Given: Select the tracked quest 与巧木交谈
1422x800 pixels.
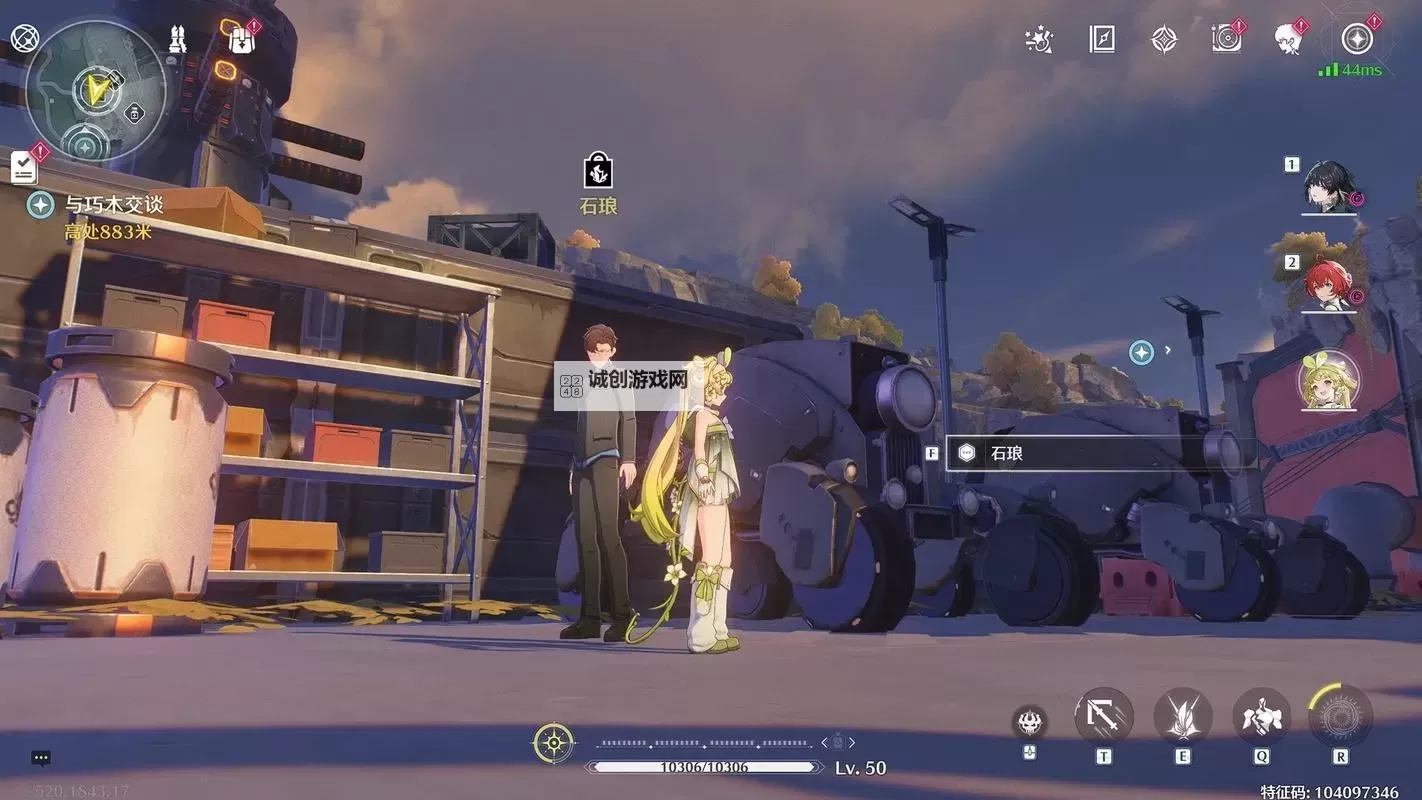Looking at the screenshot, I should pyautogui.click(x=114, y=204).
